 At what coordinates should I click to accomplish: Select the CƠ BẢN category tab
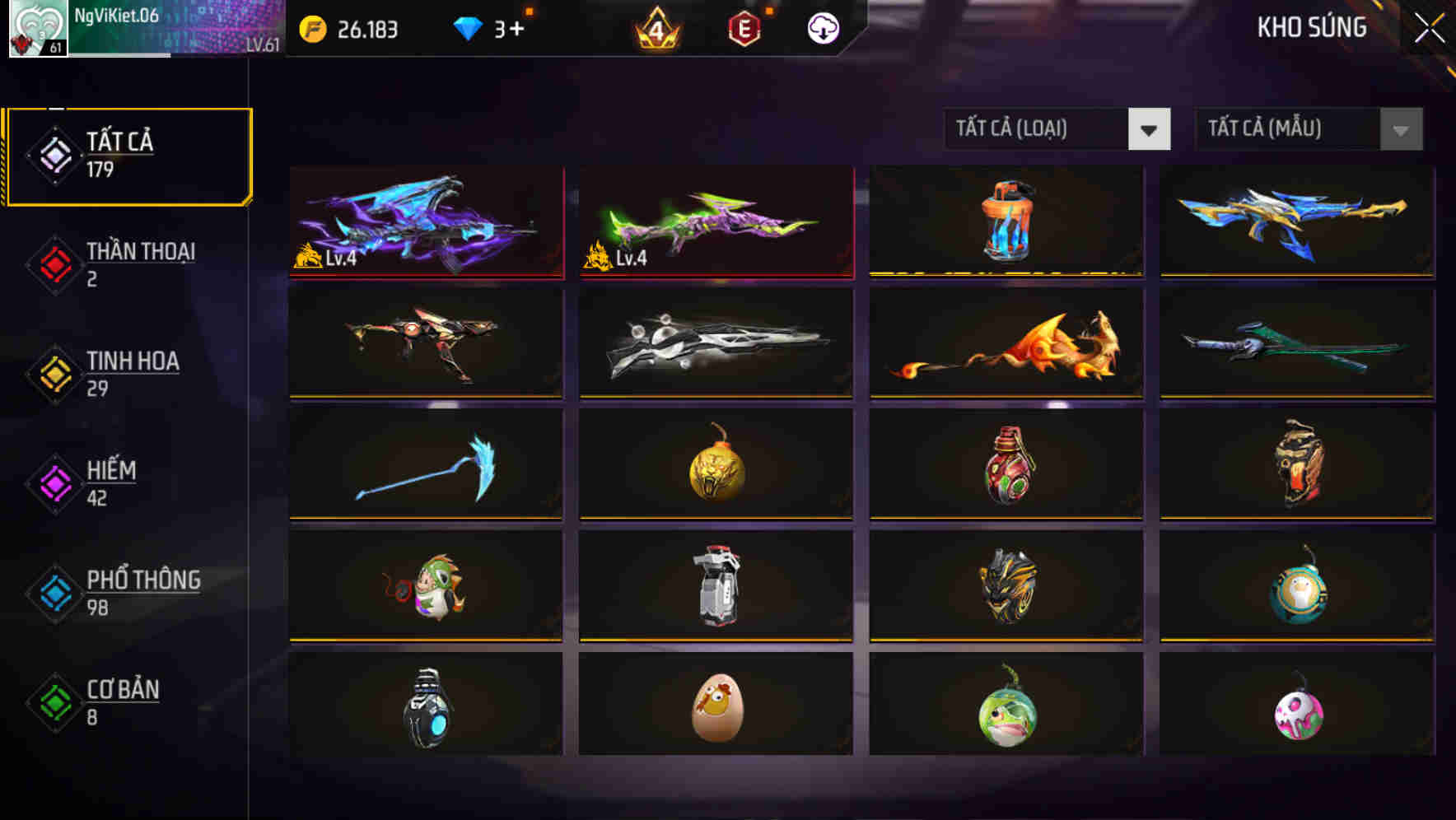coord(121,701)
